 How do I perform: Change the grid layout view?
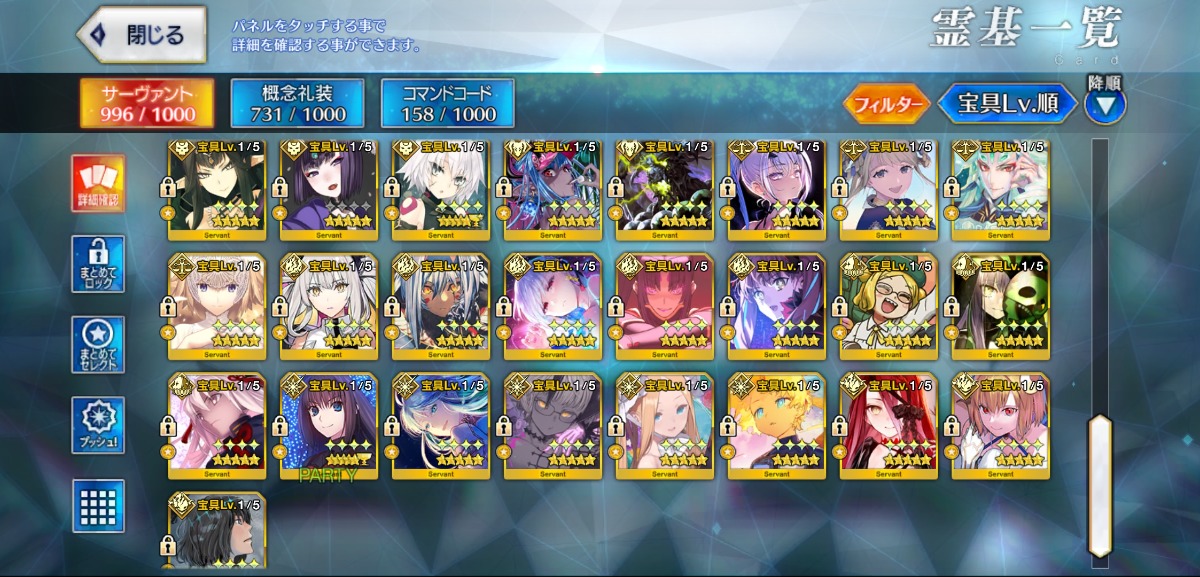(98, 506)
